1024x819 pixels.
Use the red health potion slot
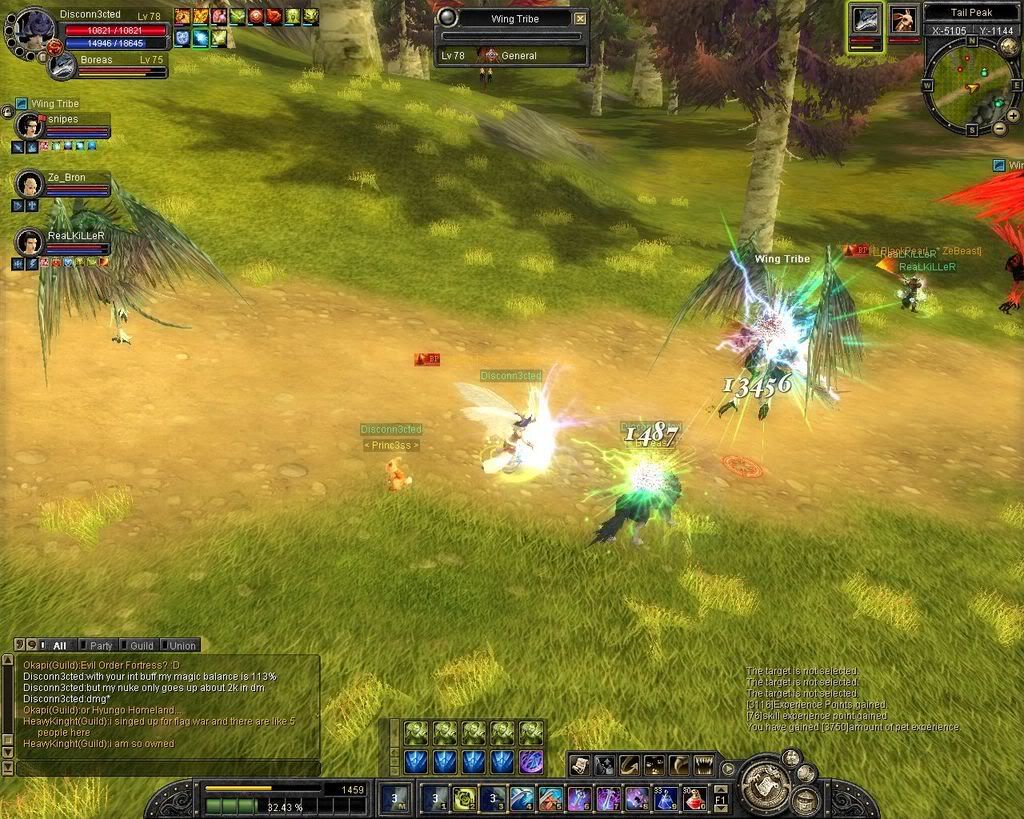694,799
